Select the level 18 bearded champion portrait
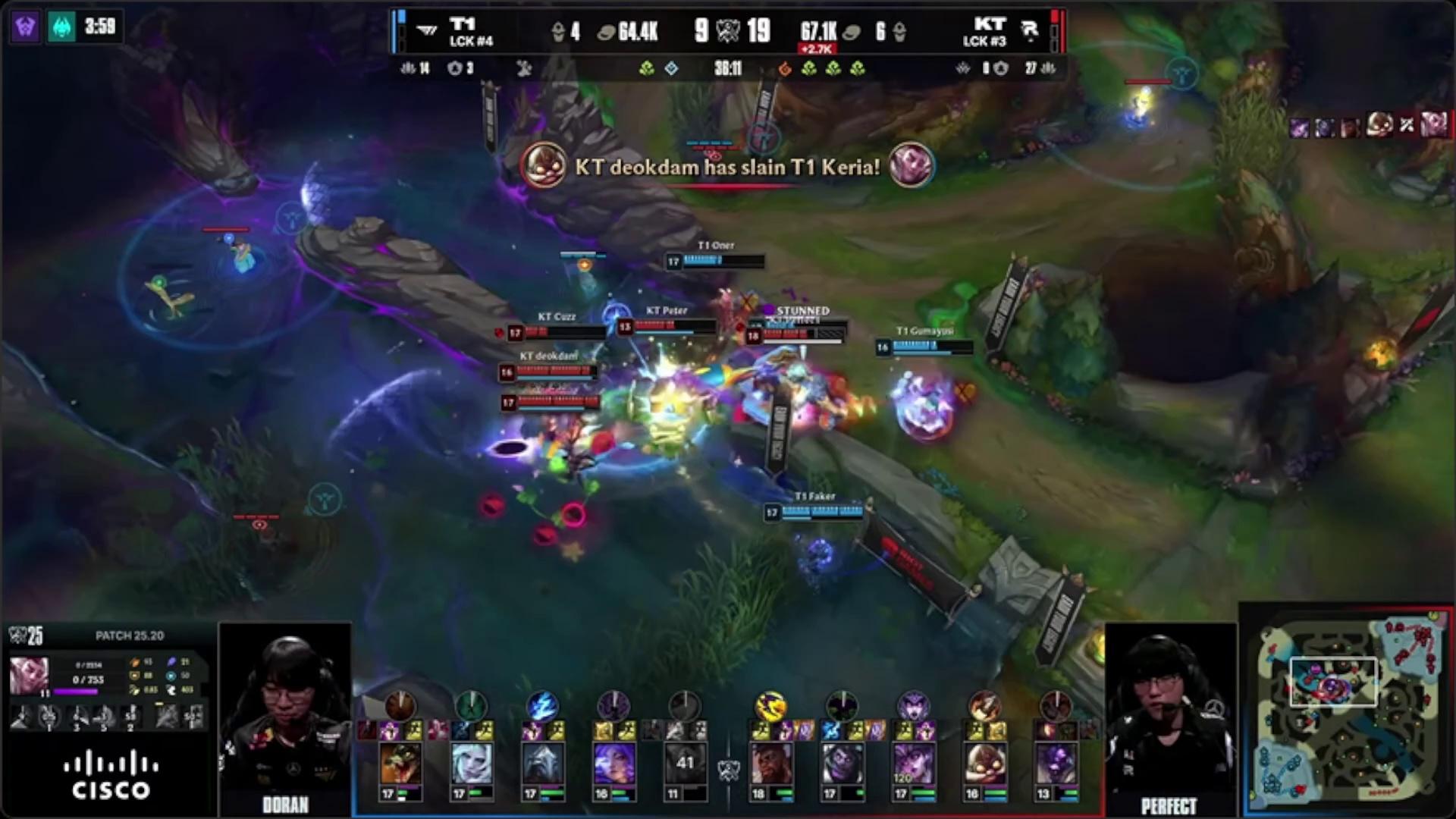The width and height of the screenshot is (1456, 819). (770, 763)
